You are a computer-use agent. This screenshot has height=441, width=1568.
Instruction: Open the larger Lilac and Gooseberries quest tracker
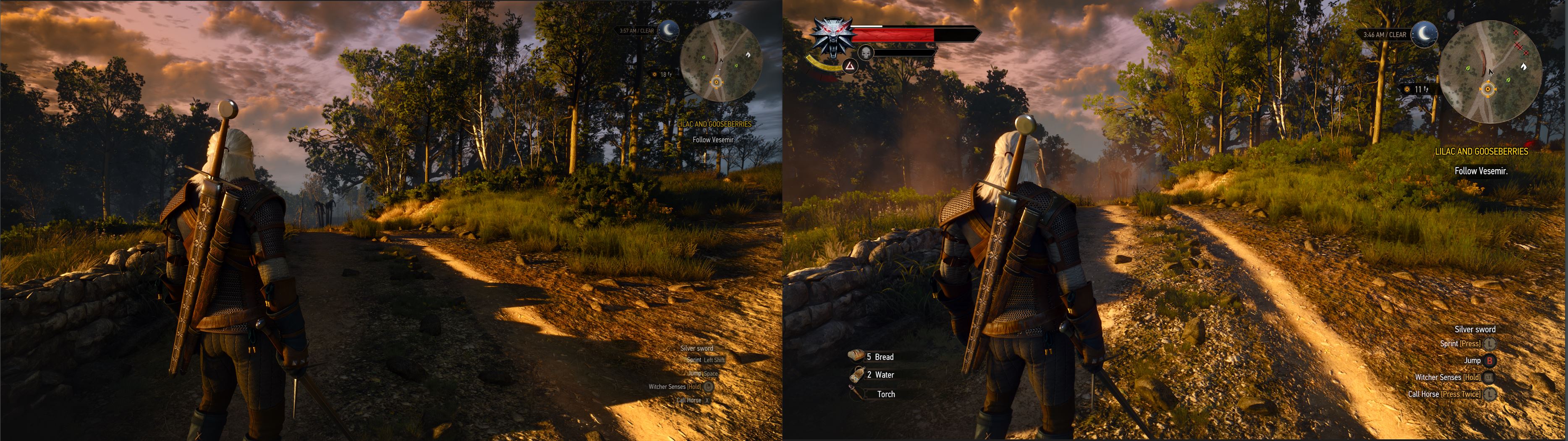(1481, 151)
